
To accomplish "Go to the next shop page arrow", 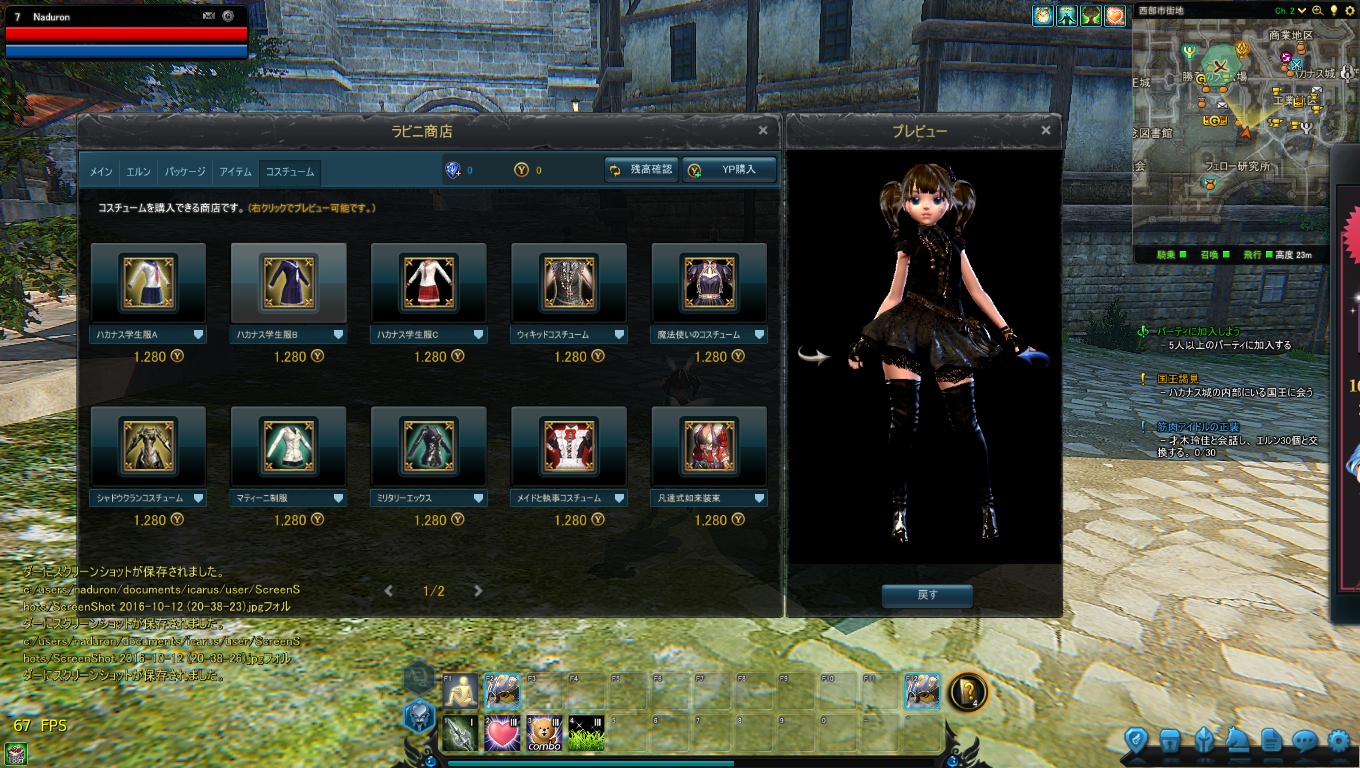I will tap(478, 591).
